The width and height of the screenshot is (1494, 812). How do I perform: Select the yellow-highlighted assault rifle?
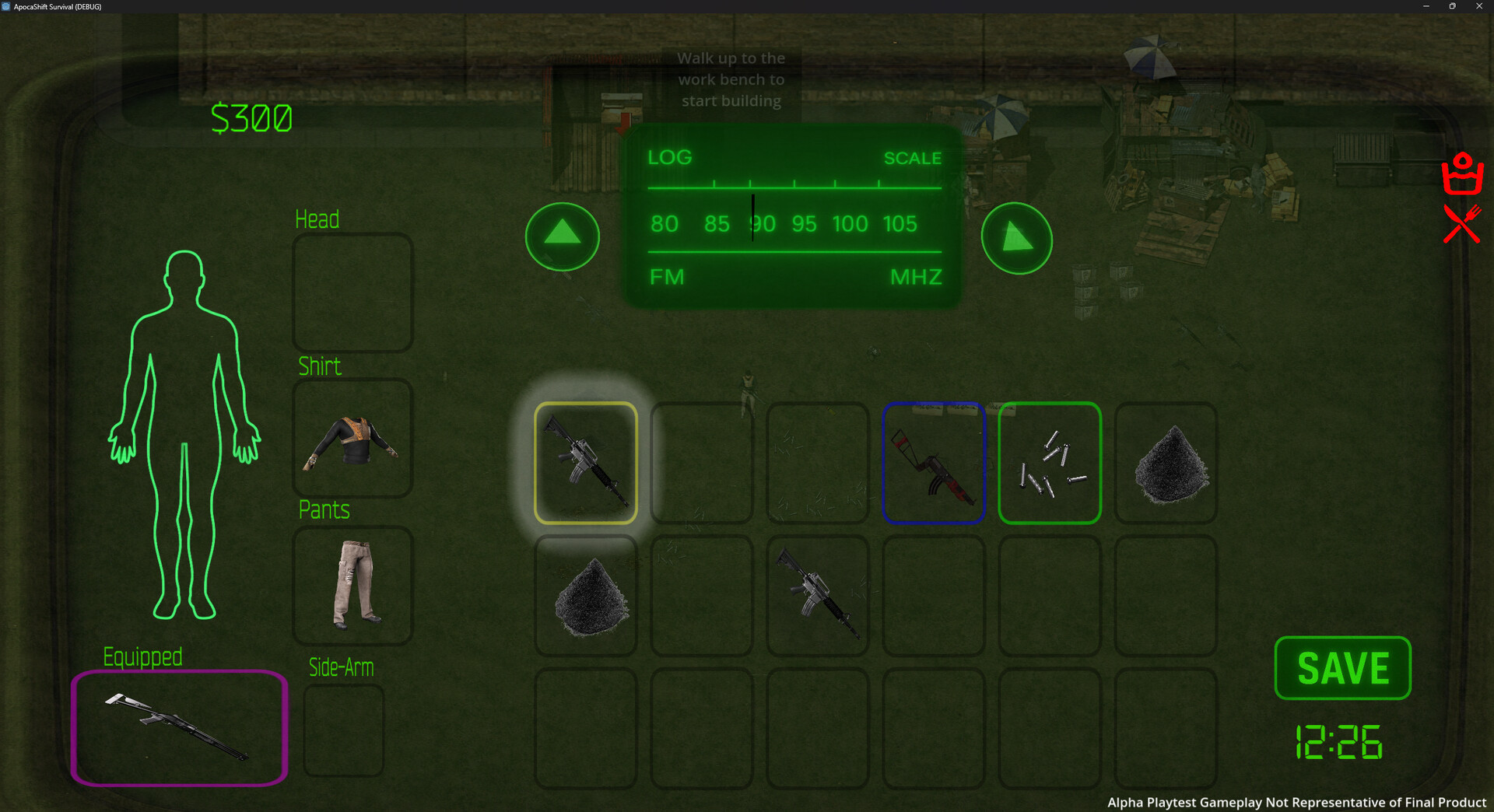point(586,463)
